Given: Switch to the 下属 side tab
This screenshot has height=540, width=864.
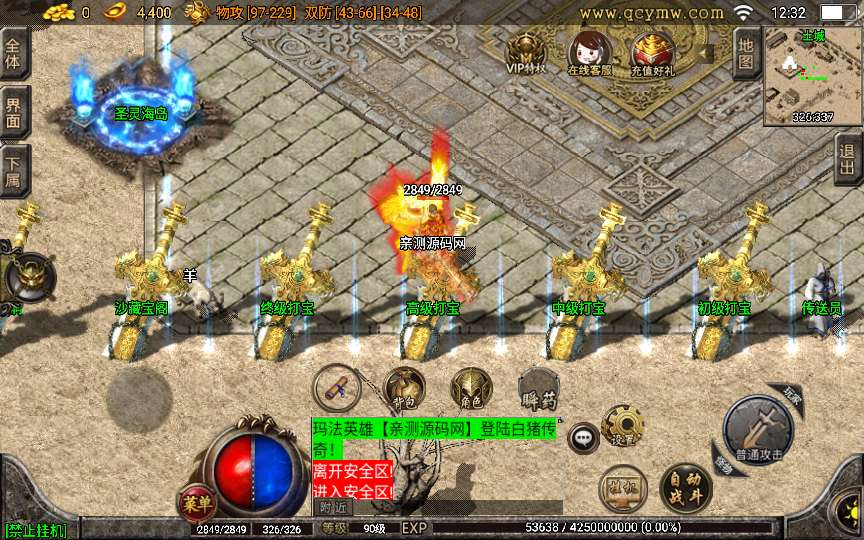Looking at the screenshot, I should coord(15,170).
